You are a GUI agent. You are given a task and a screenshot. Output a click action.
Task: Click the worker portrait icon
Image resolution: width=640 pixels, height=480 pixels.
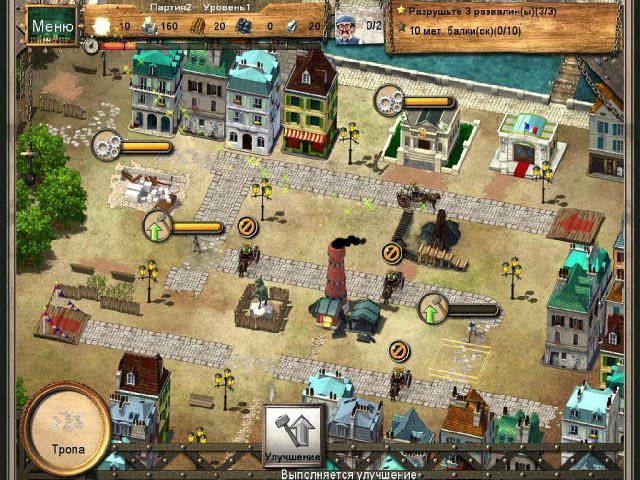[349, 24]
